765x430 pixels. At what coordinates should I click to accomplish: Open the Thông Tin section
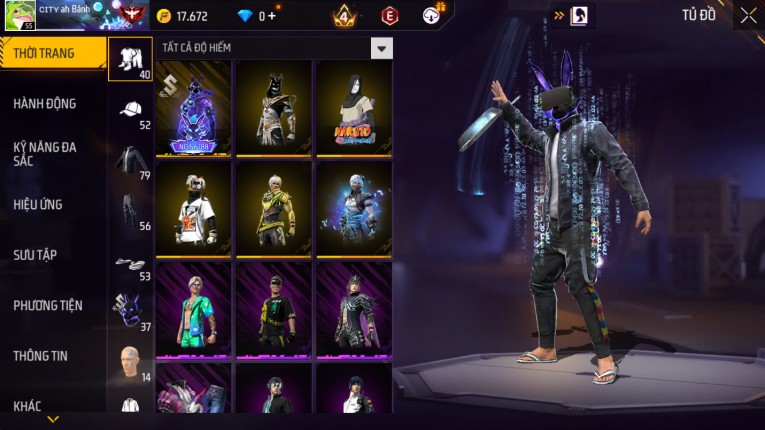click(x=40, y=356)
